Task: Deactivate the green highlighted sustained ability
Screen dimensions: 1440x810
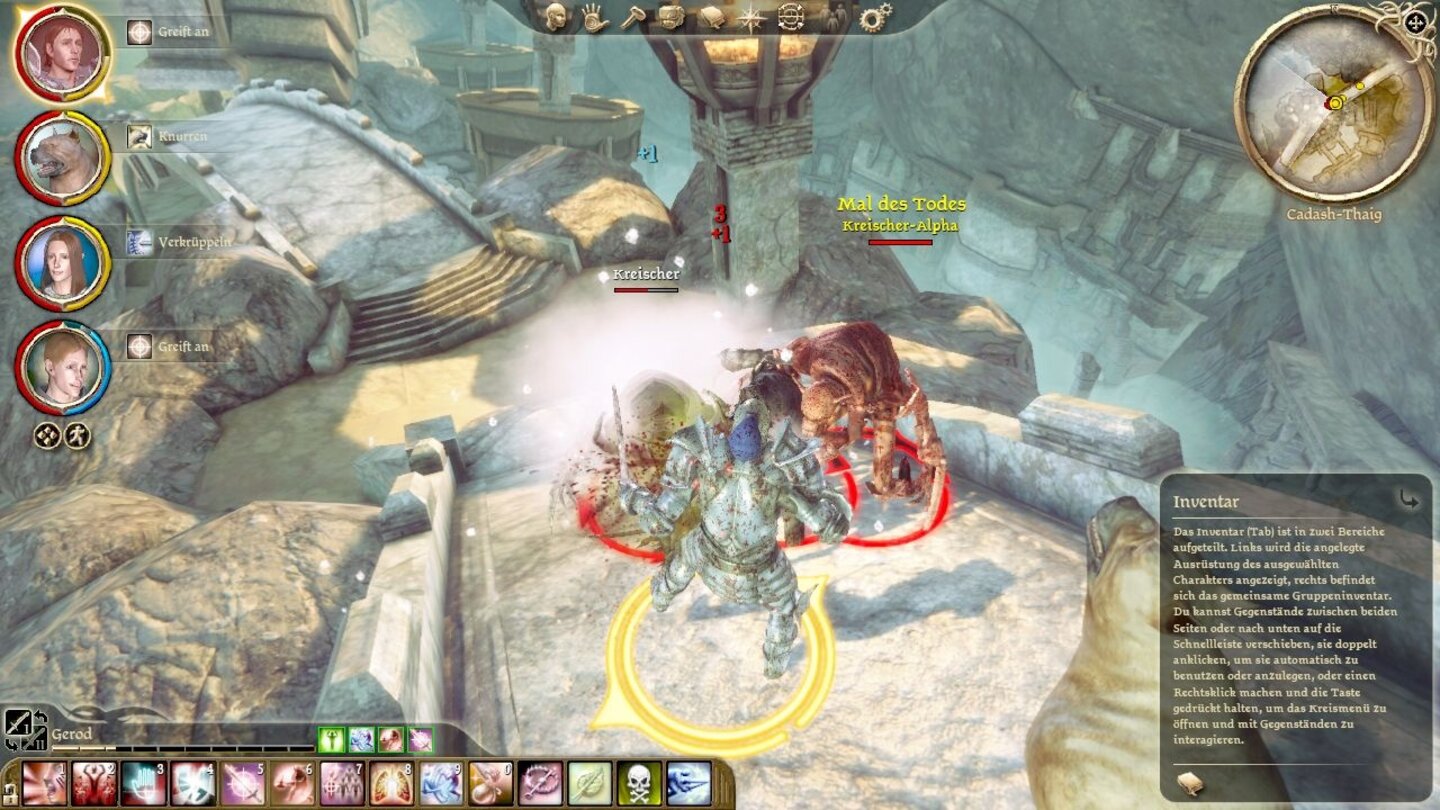Action: click(x=332, y=740)
